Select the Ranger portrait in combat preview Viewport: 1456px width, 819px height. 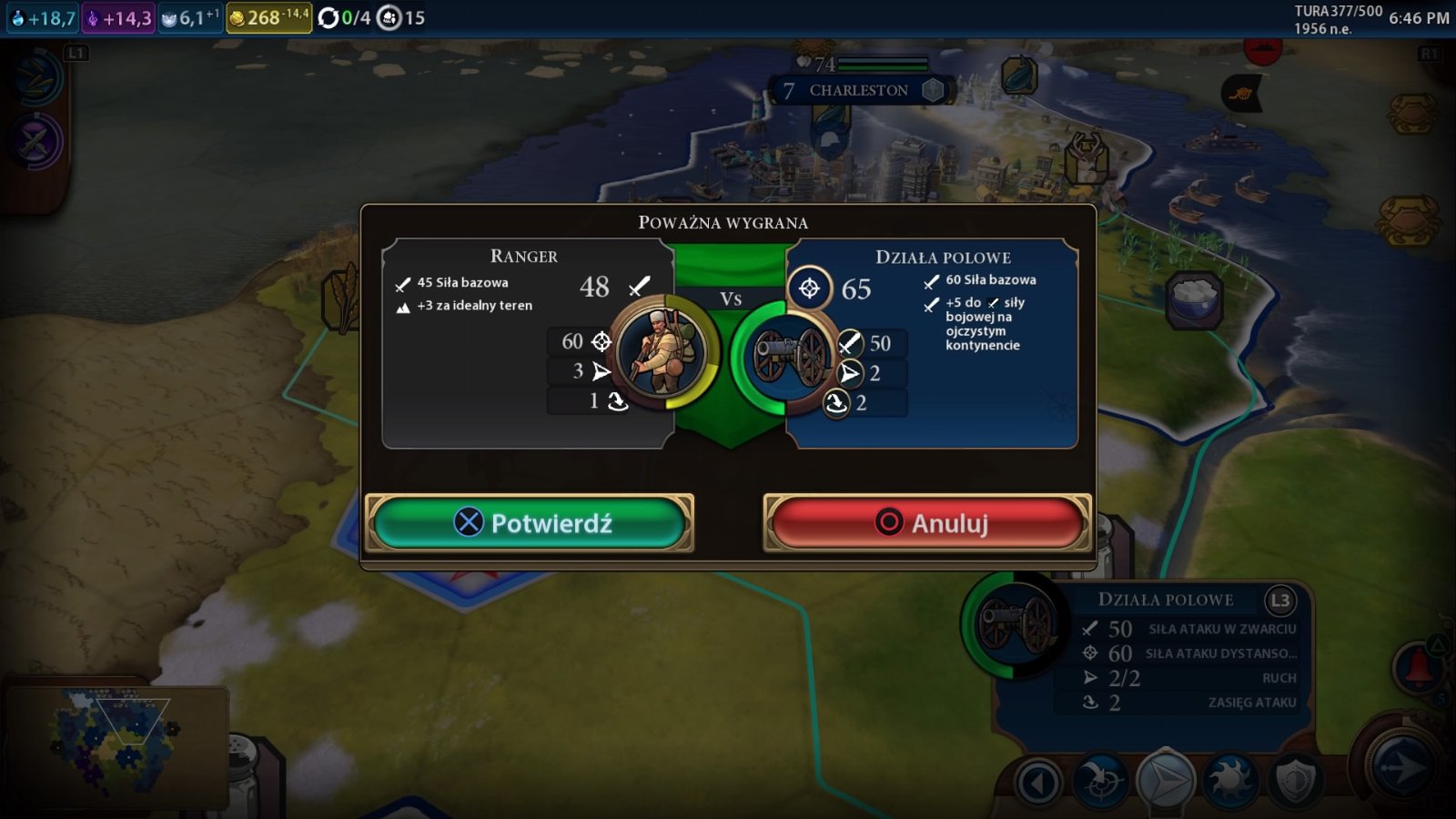[662, 352]
